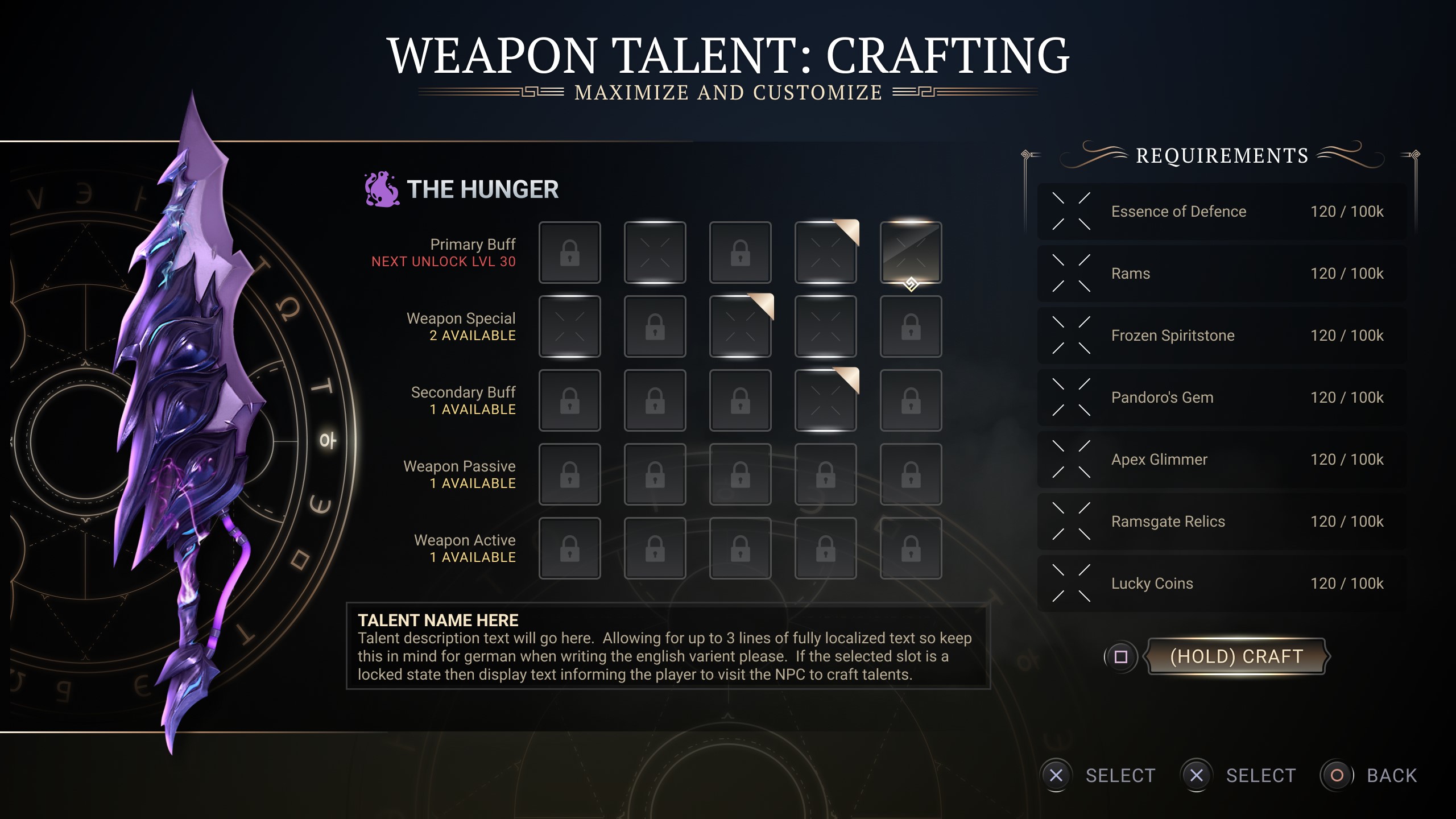Select the fourth Secondary Buff talent slot
1456x819 pixels.
825,400
